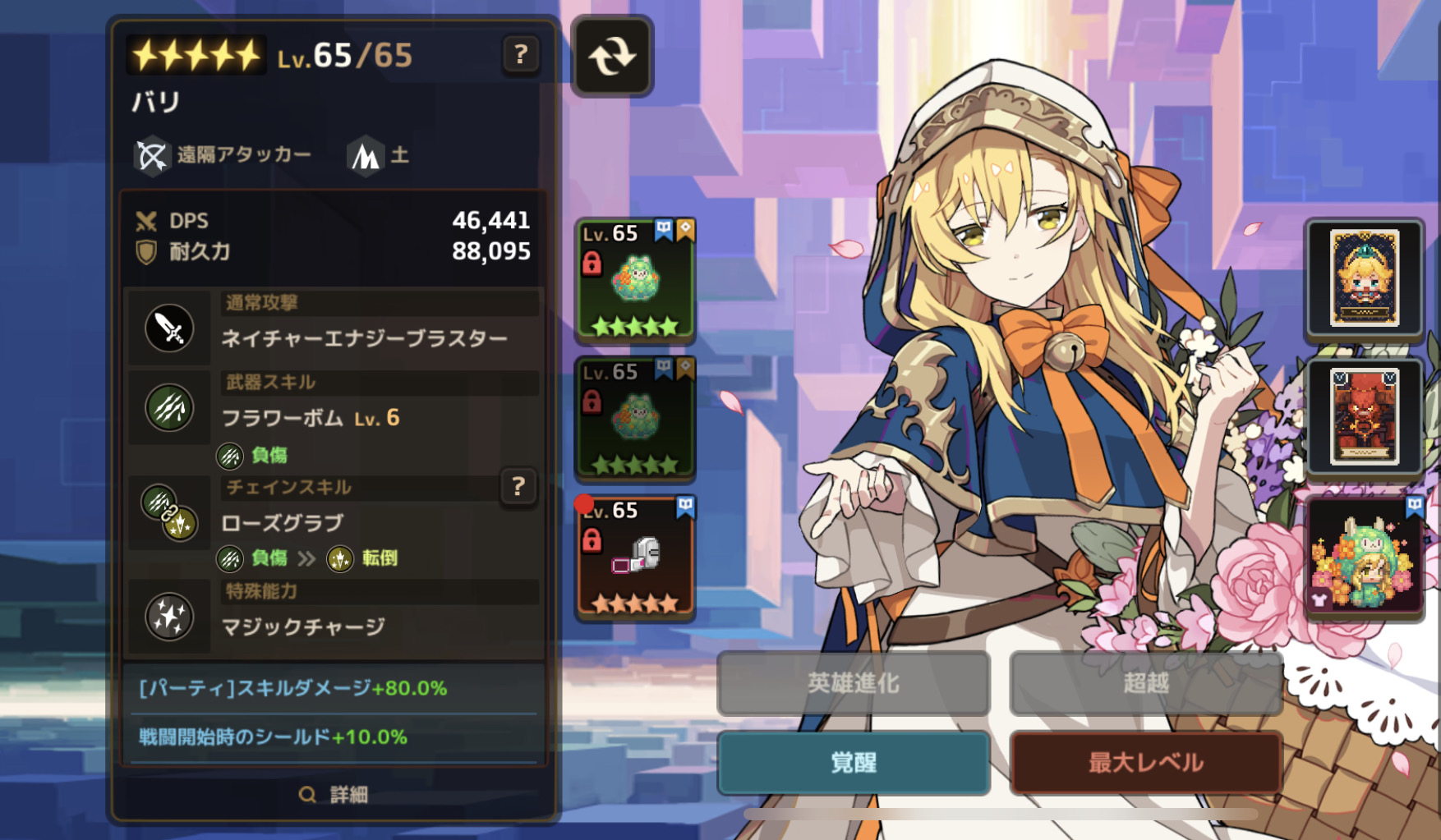View the ローズグラブ chain skill icon
The height and width of the screenshot is (840, 1441).
(170, 513)
